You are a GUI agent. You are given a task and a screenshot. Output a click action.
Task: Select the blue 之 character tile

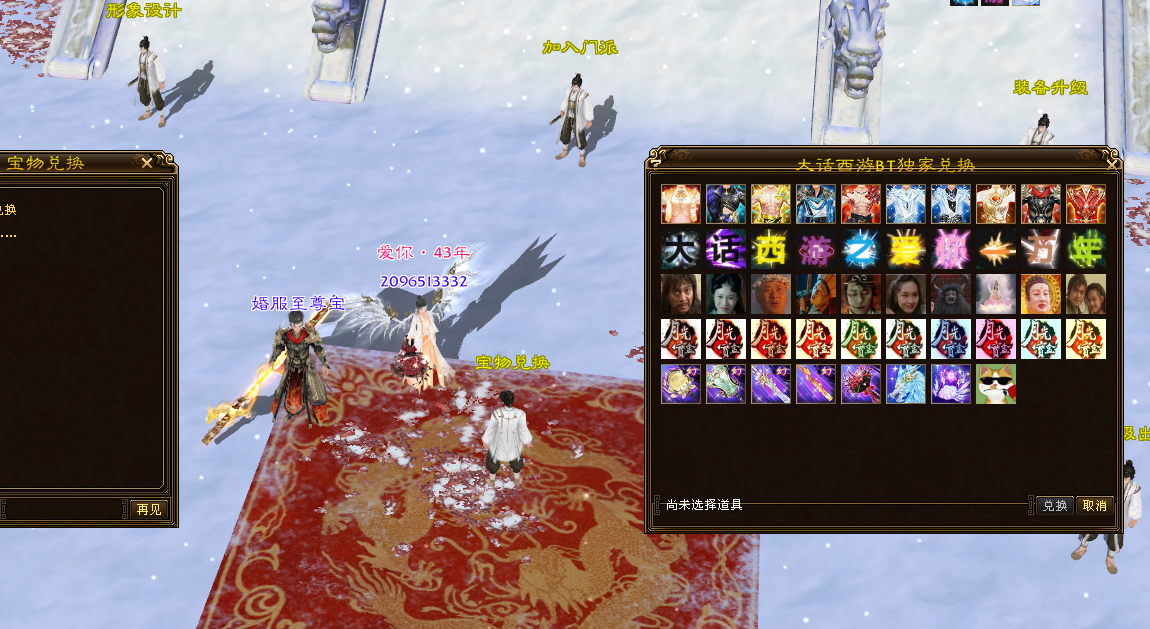(x=860, y=249)
